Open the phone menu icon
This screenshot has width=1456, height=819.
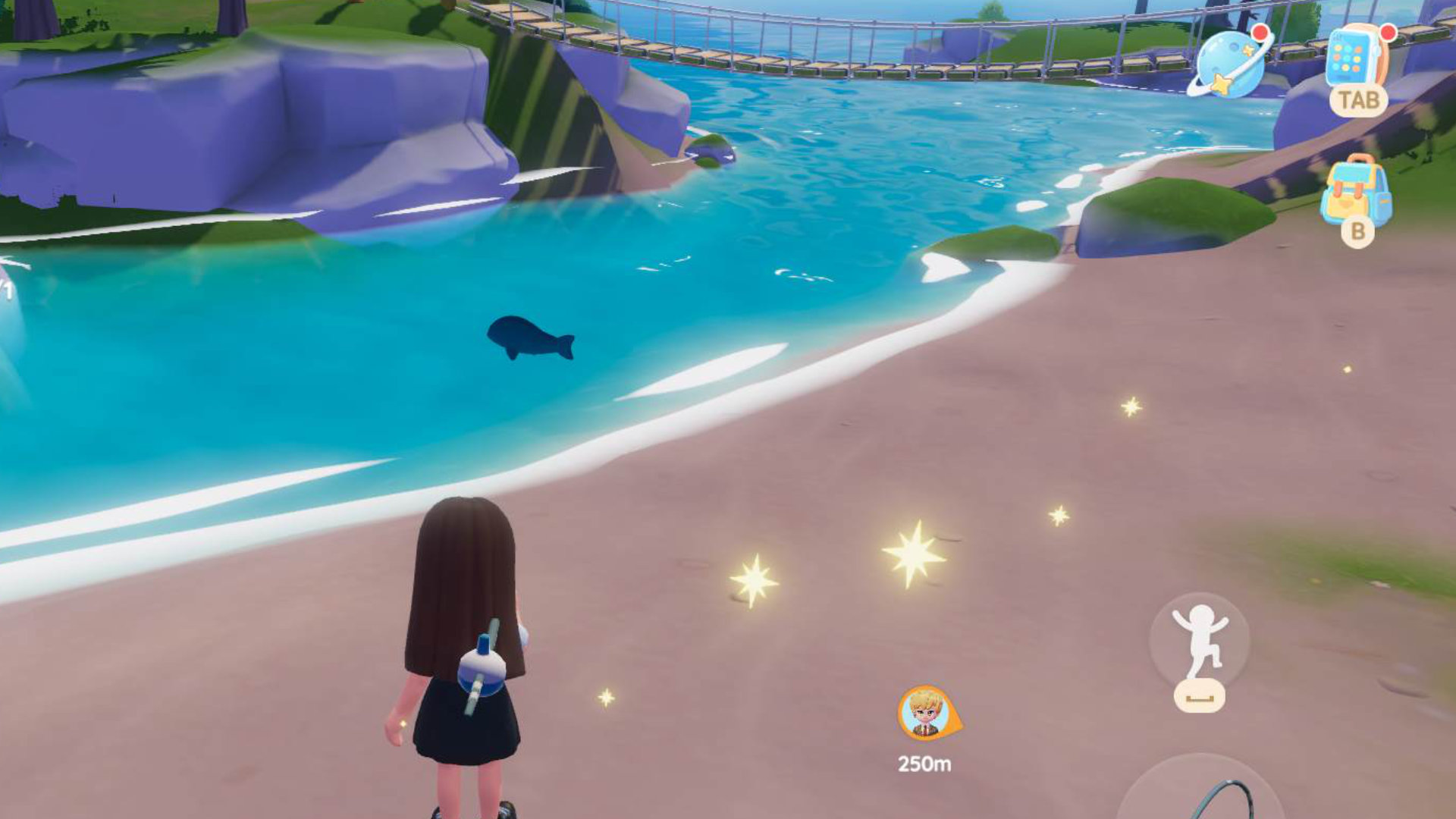click(1357, 58)
